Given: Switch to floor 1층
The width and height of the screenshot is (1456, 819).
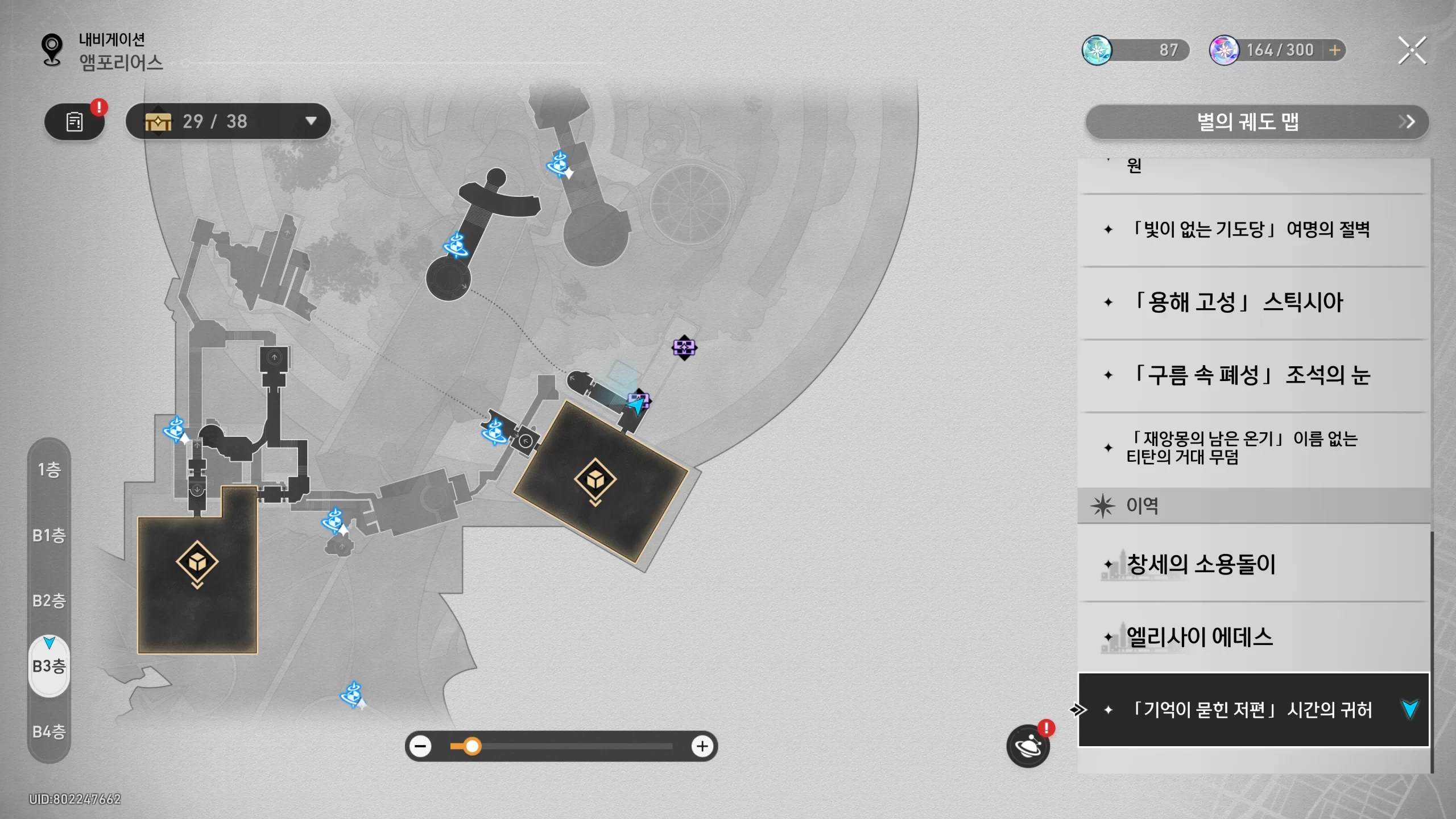Looking at the screenshot, I should click(x=49, y=470).
